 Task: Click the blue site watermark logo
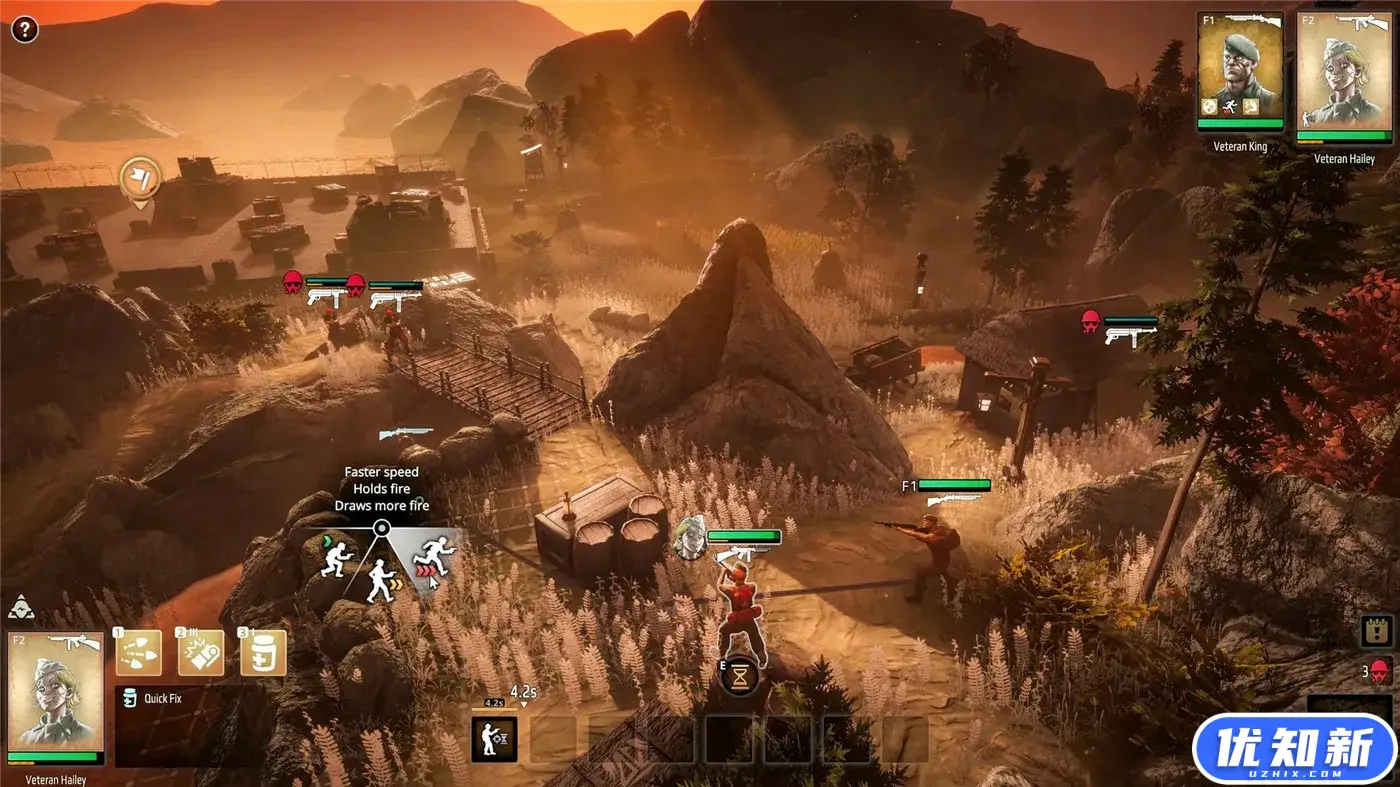1295,750
